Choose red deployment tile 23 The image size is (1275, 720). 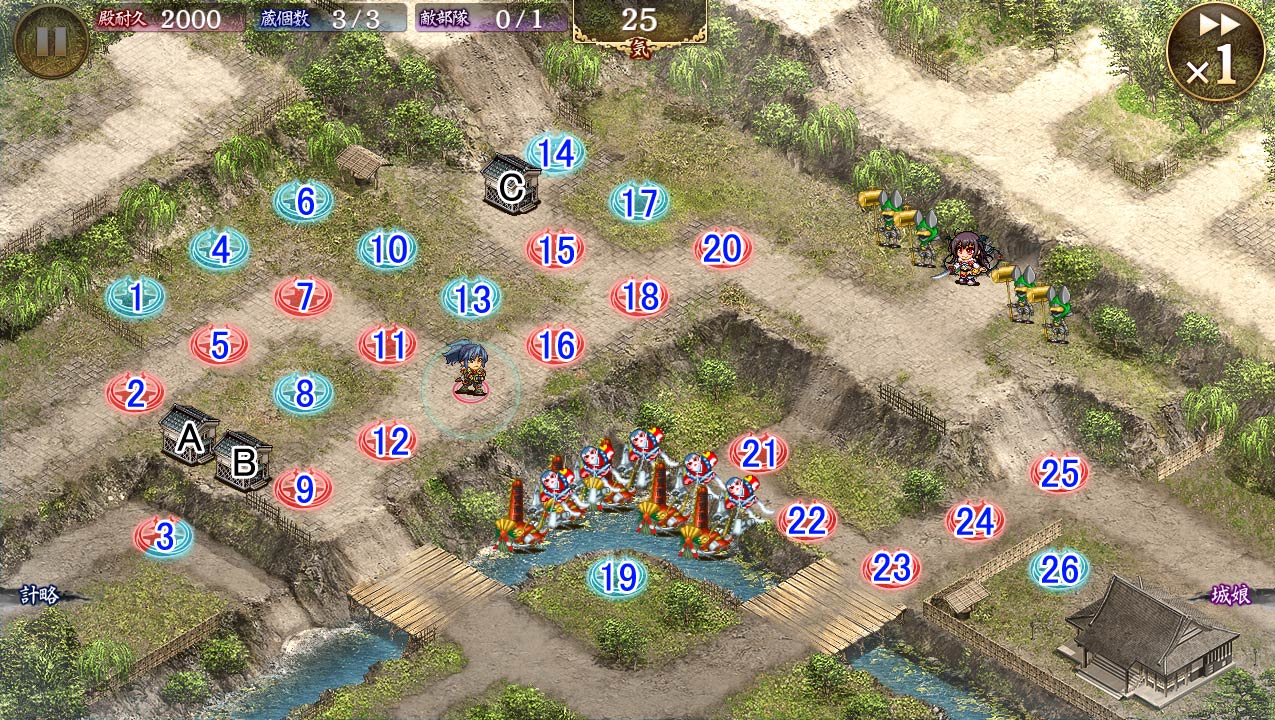pos(891,569)
